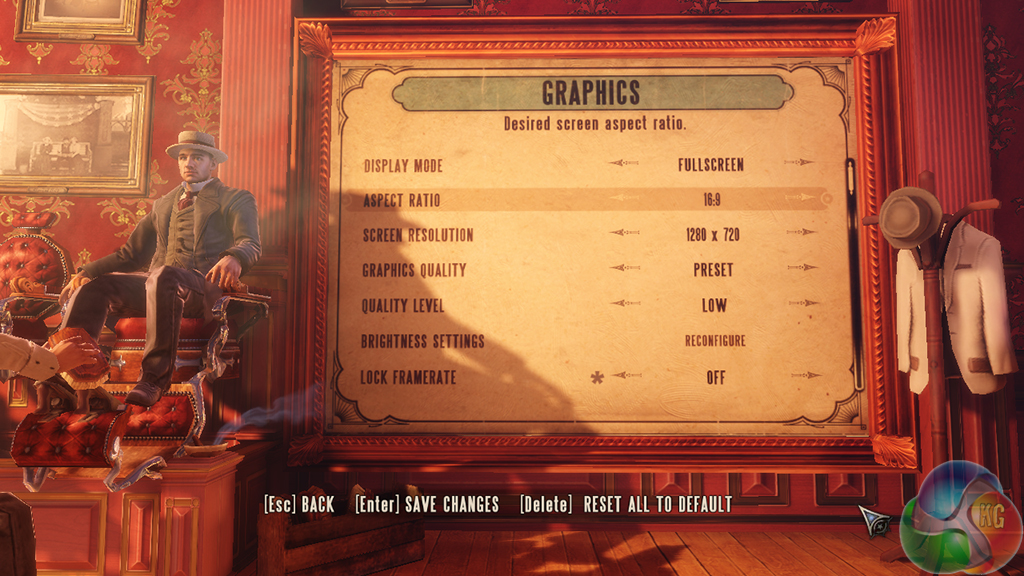
Task: Reset all settings to default
Action: click(626, 505)
